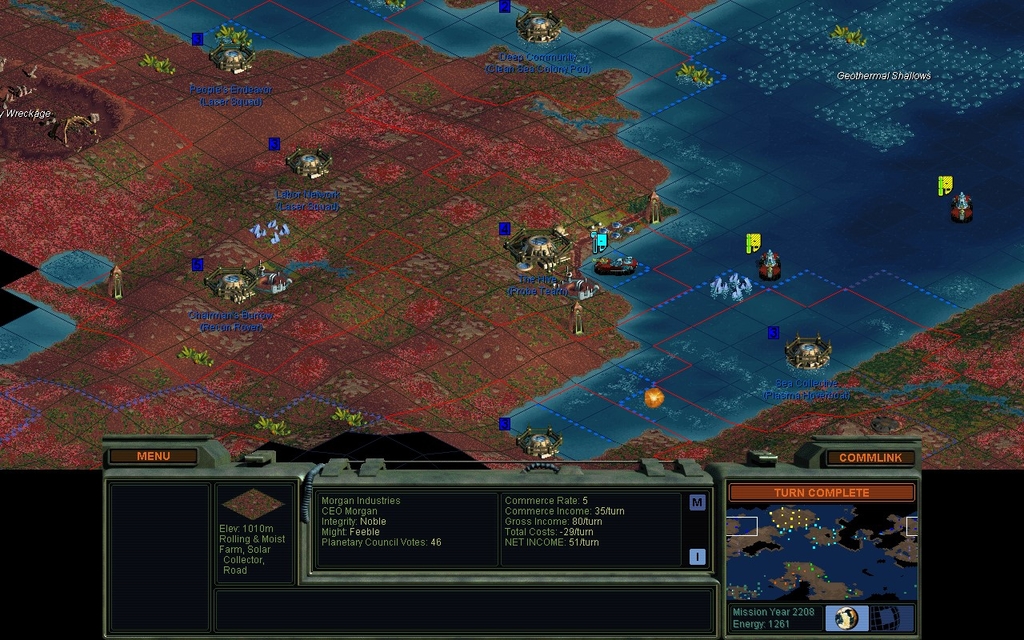The image size is (1024, 640).
Task: Toggle the M button on info panel
Action: pos(697,503)
